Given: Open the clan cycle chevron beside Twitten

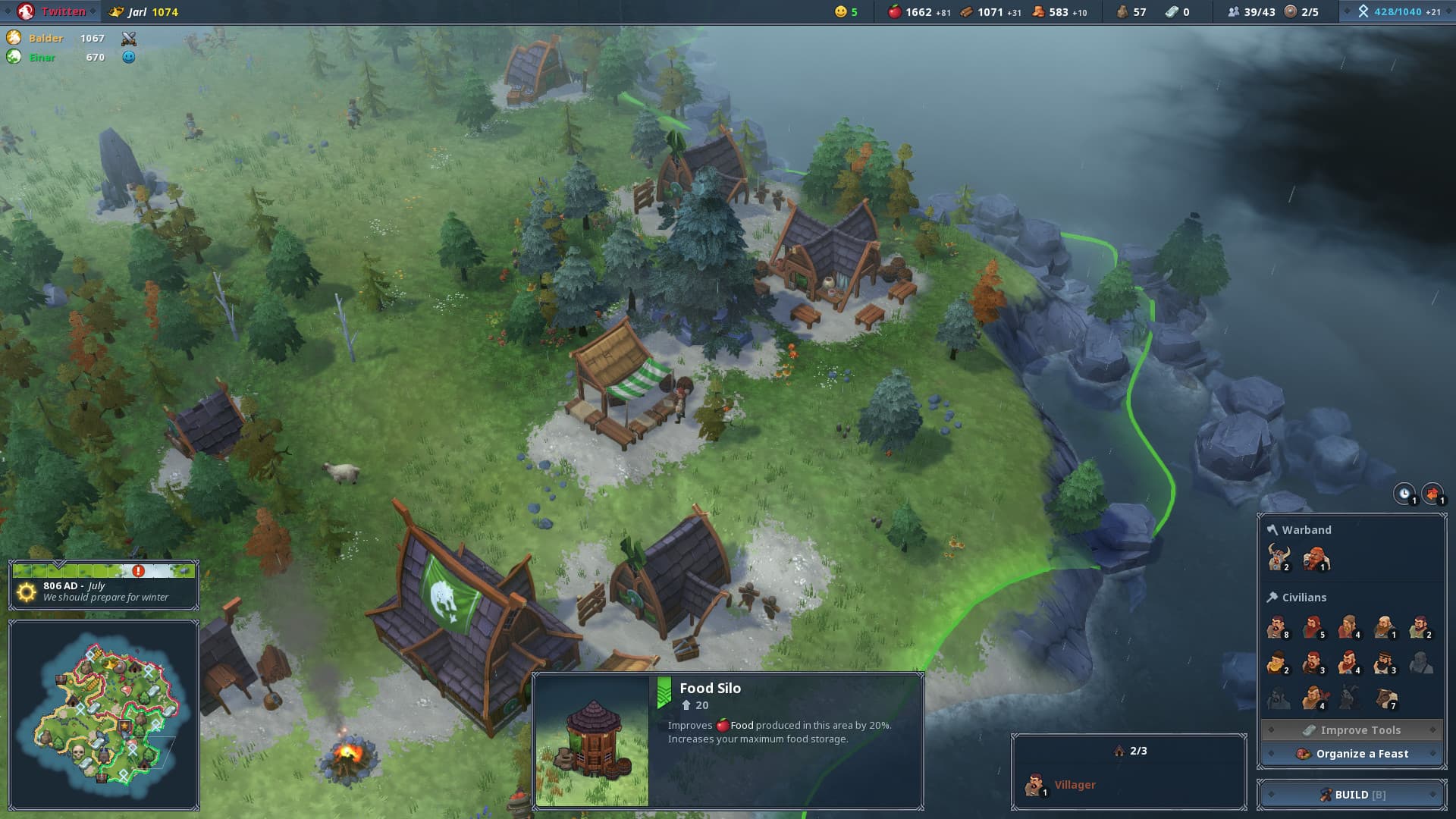Looking at the screenshot, I should pyautogui.click(x=94, y=11).
